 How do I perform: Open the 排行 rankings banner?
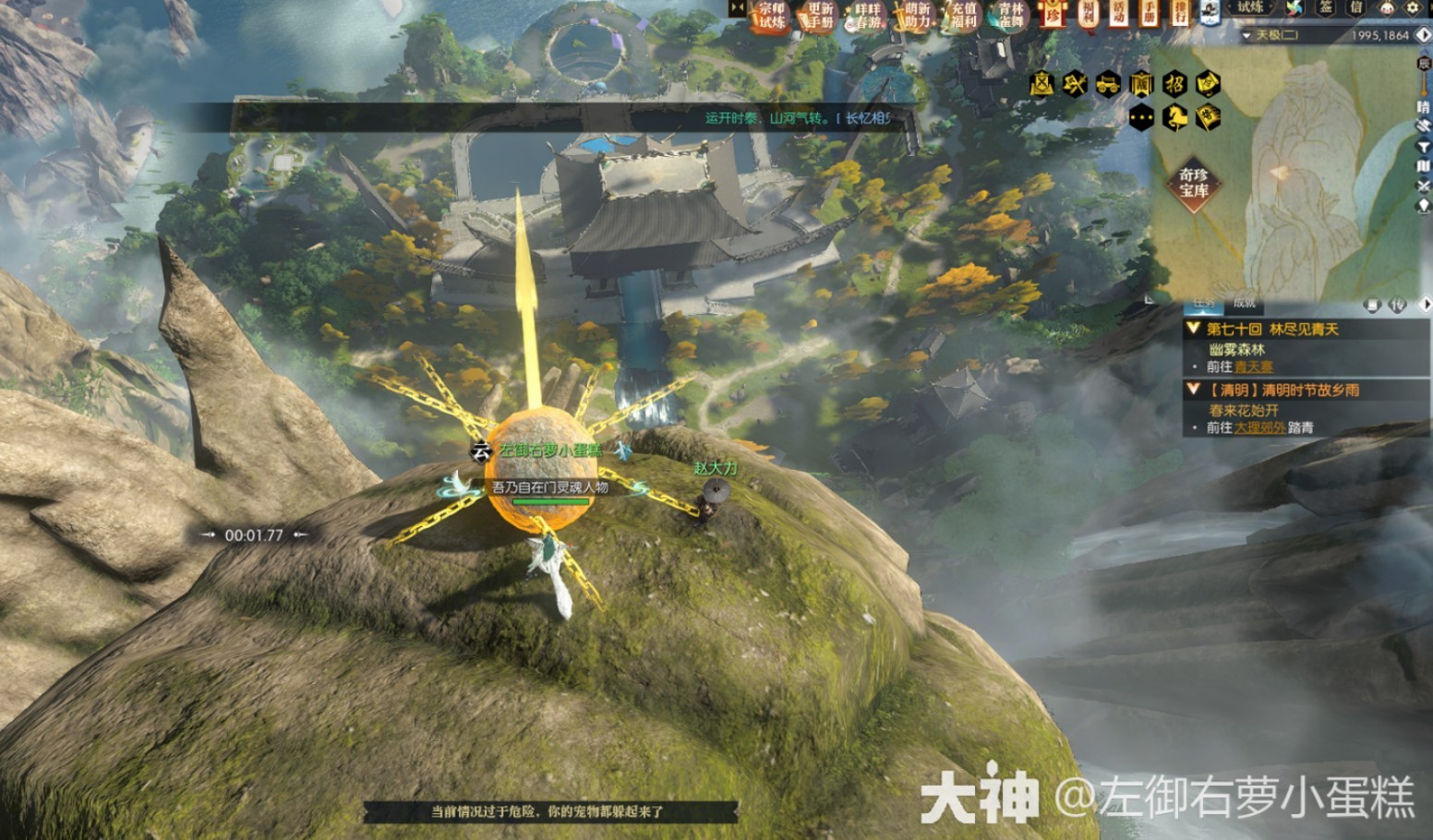click(1180, 13)
